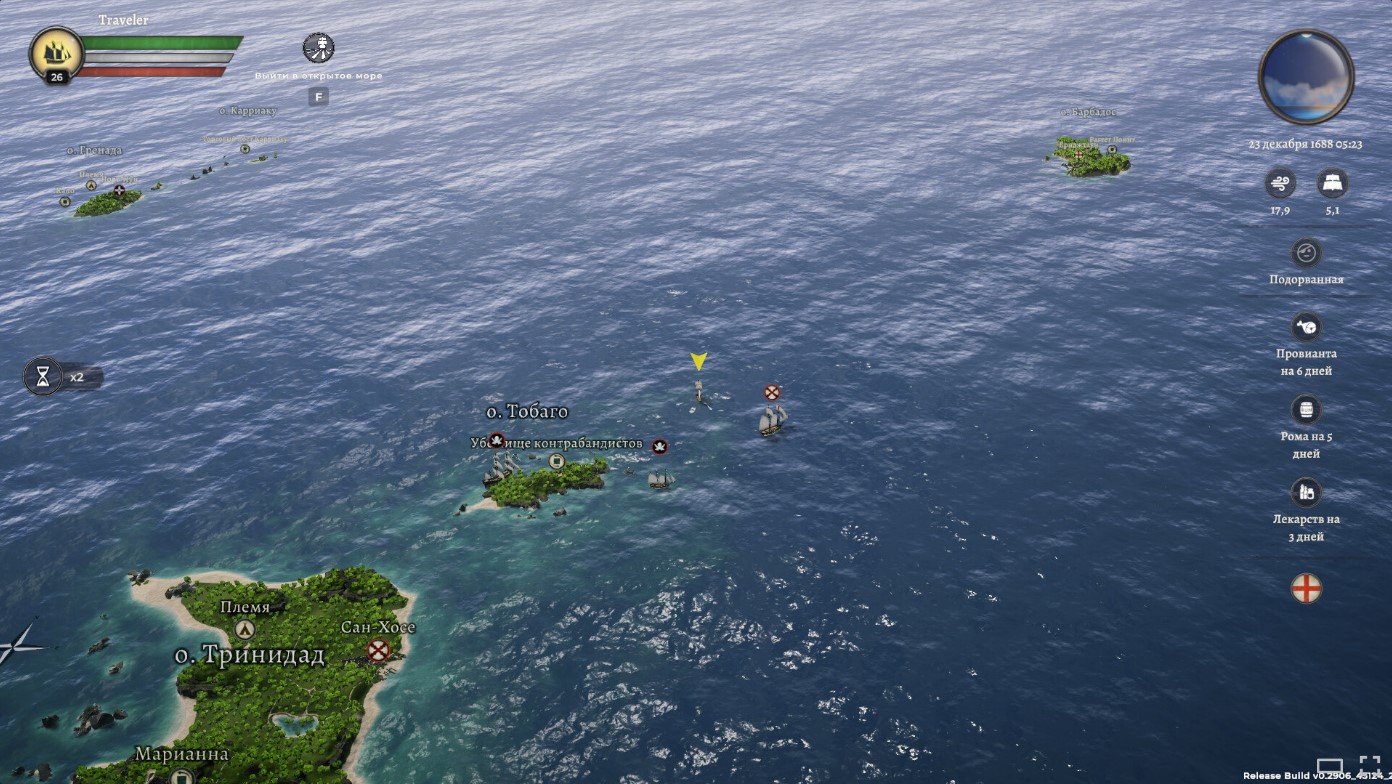Click the English red cross flag icon
This screenshot has width=1392, height=784.
(x=1306, y=588)
